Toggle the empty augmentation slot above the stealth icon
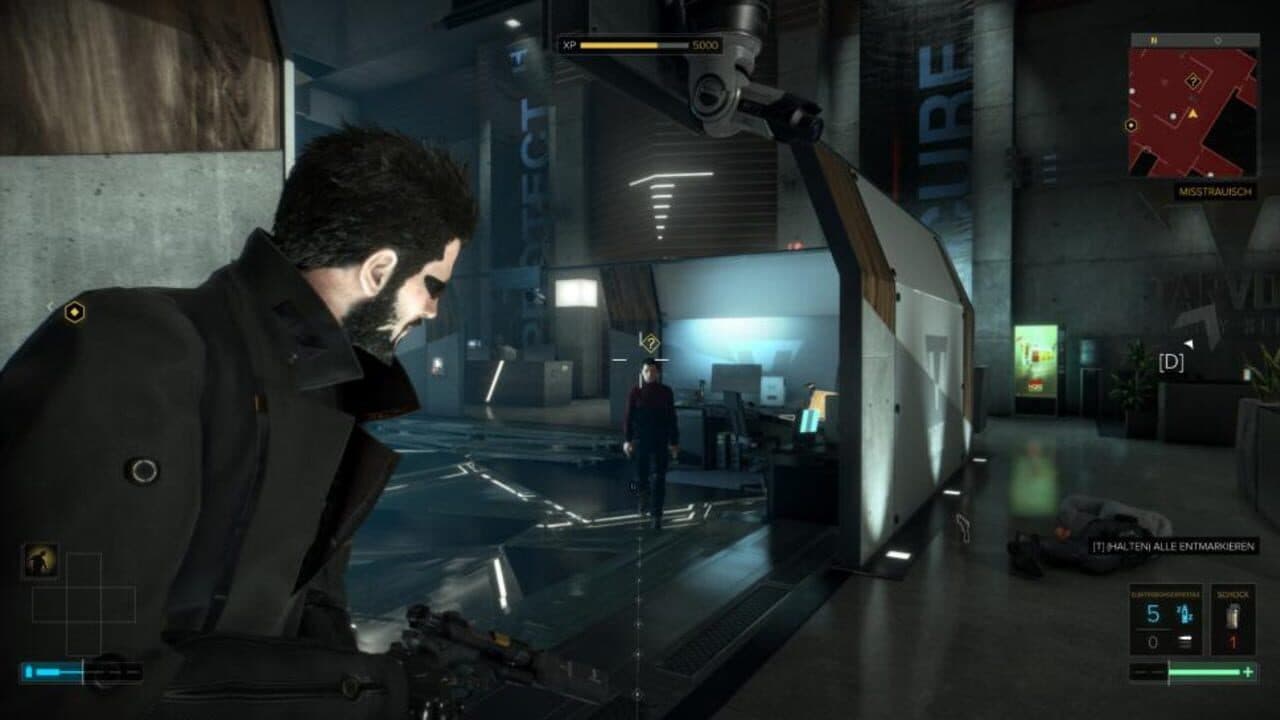This screenshot has height=720, width=1280. pyautogui.click(x=85, y=568)
